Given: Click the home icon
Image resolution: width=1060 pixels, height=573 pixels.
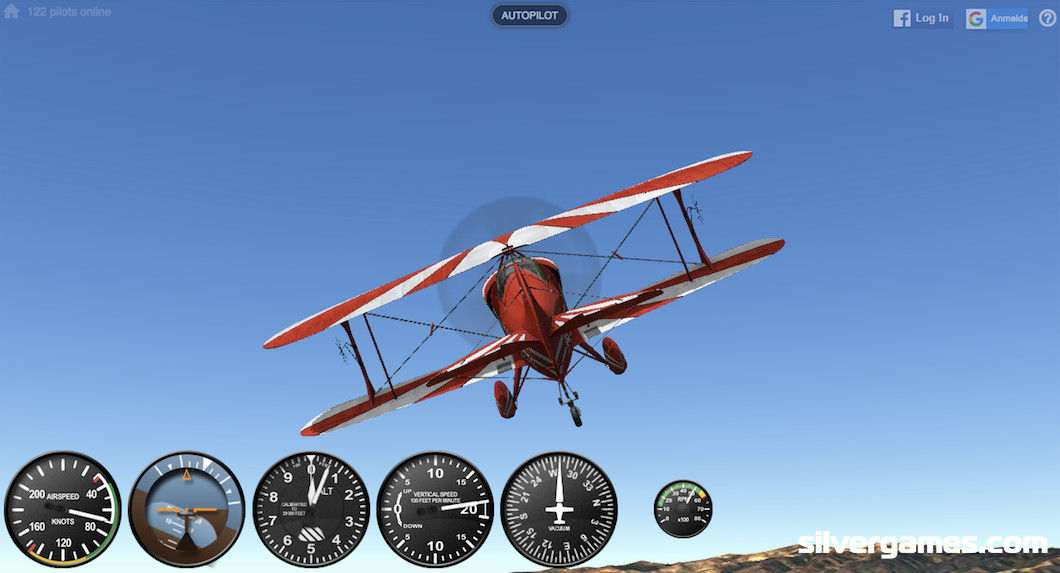Looking at the screenshot, I should (12, 12).
